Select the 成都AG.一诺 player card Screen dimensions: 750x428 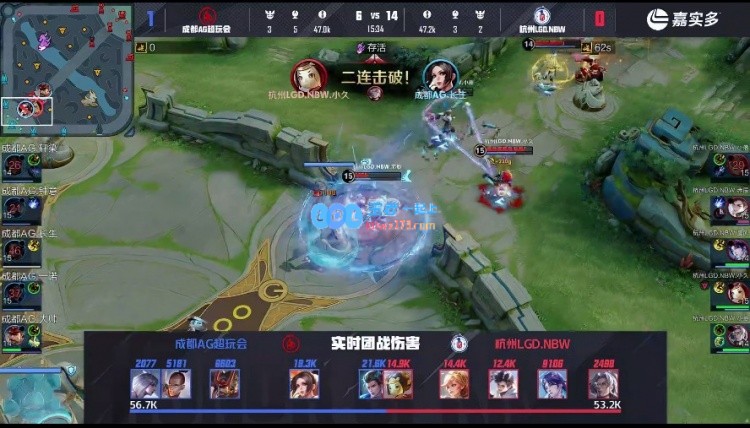pos(19,290)
